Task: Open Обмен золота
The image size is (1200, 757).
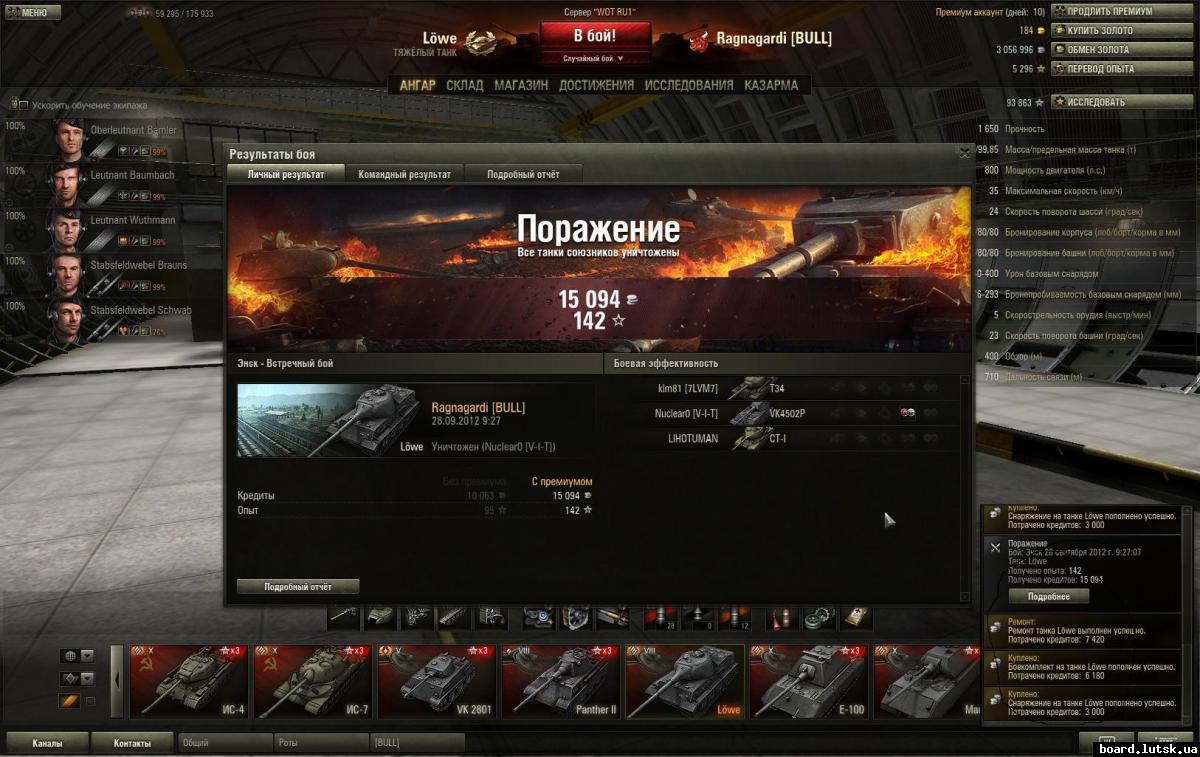Action: click(1098, 50)
